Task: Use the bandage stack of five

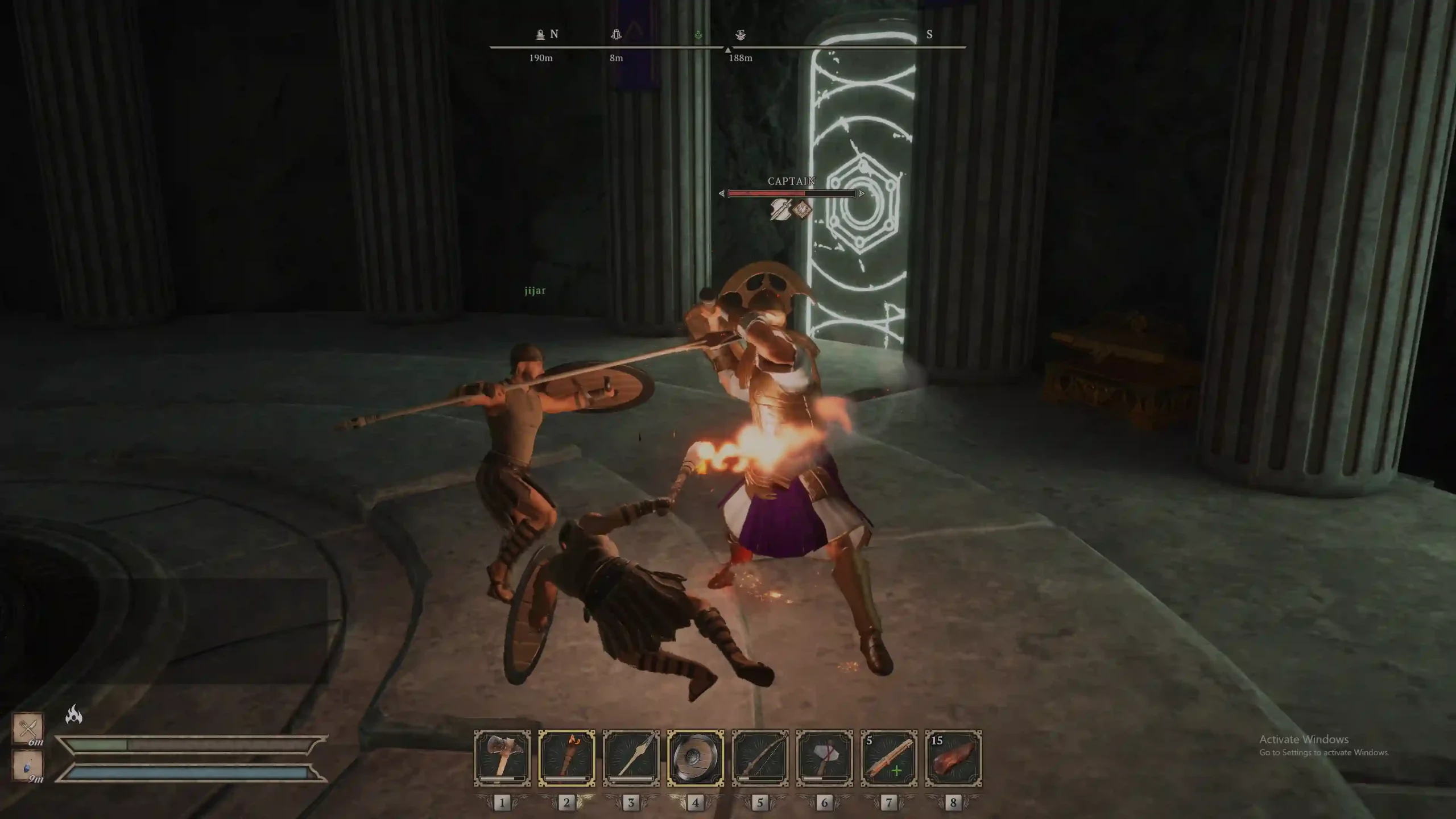Action: 888,758
